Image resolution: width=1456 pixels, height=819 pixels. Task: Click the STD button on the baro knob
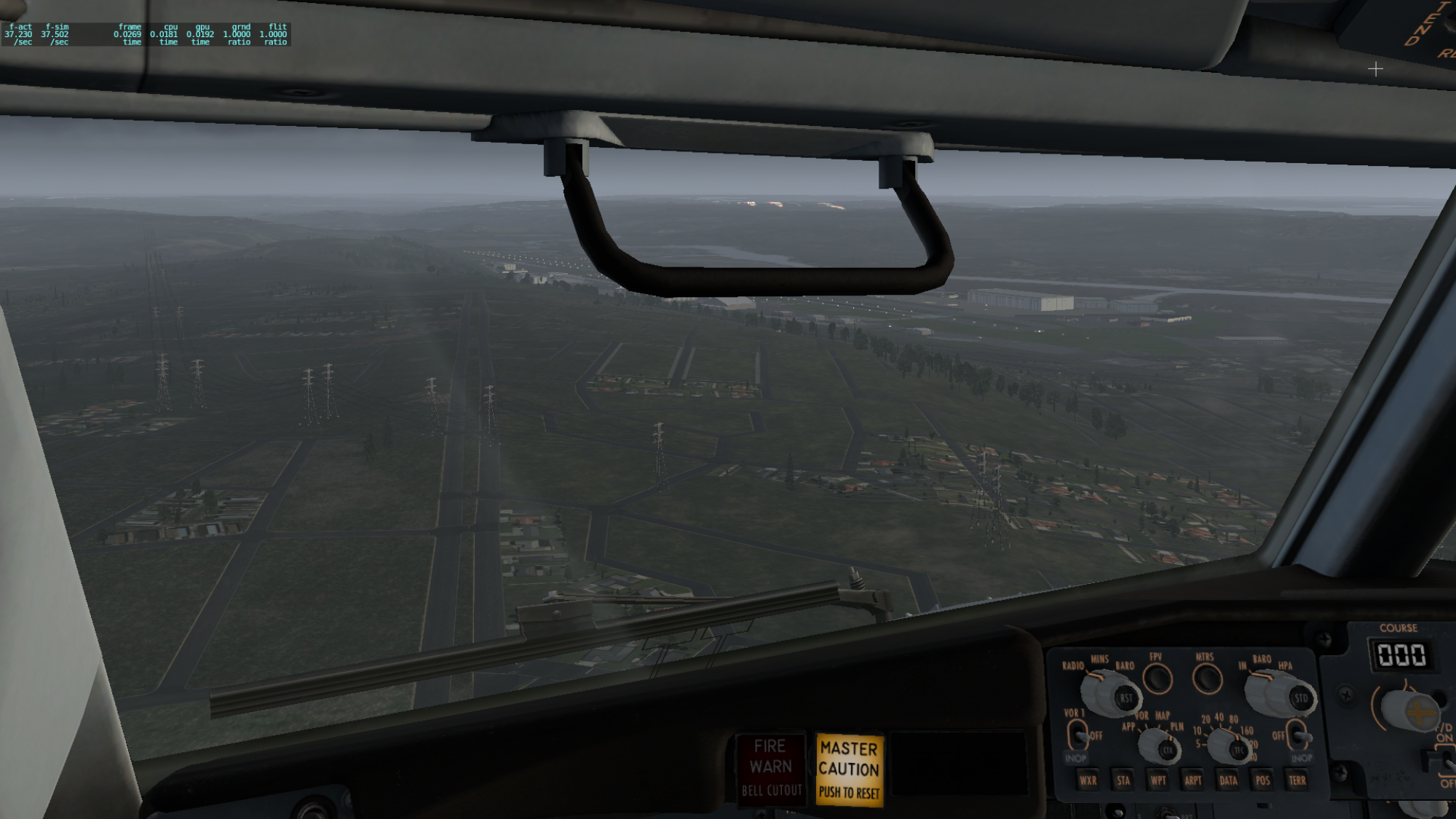(x=1300, y=698)
